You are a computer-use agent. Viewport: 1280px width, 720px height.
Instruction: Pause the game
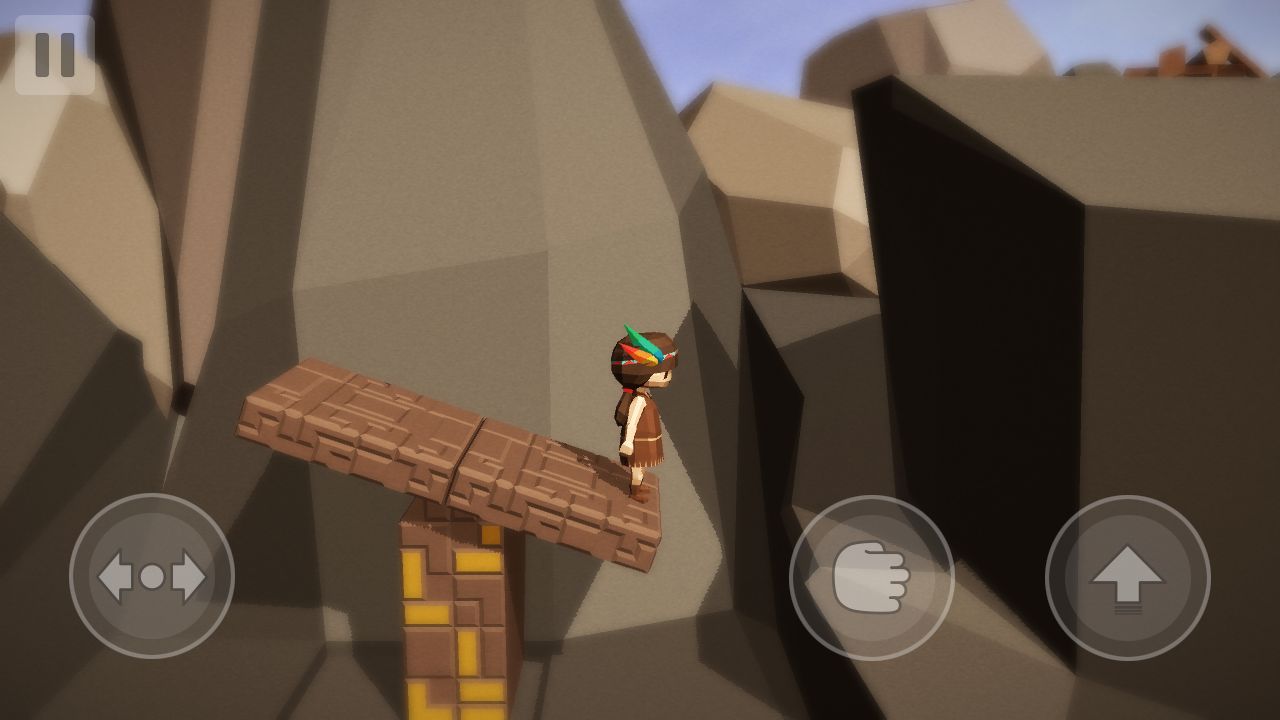(54, 55)
